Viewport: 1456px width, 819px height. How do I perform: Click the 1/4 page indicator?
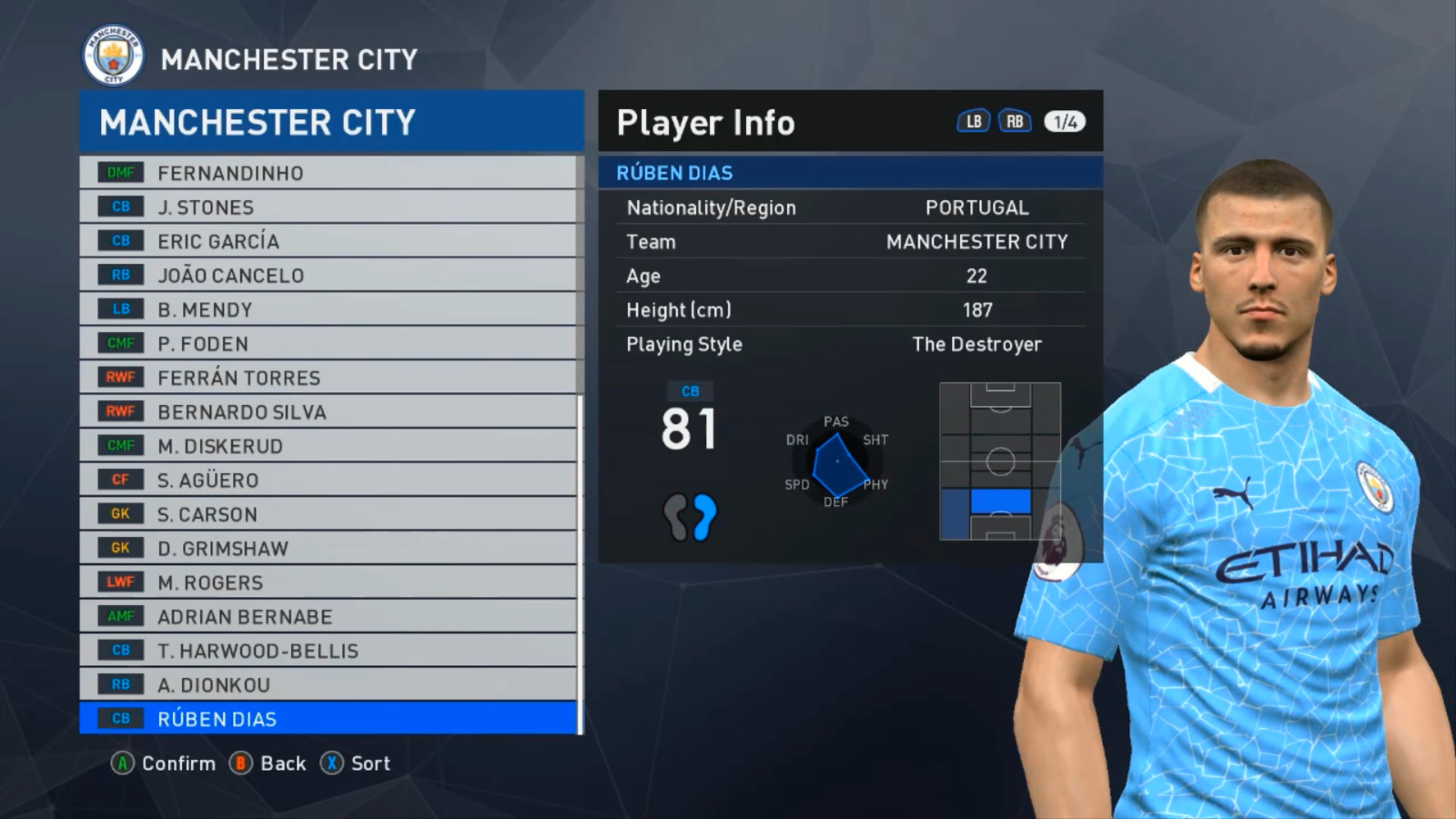point(1067,120)
